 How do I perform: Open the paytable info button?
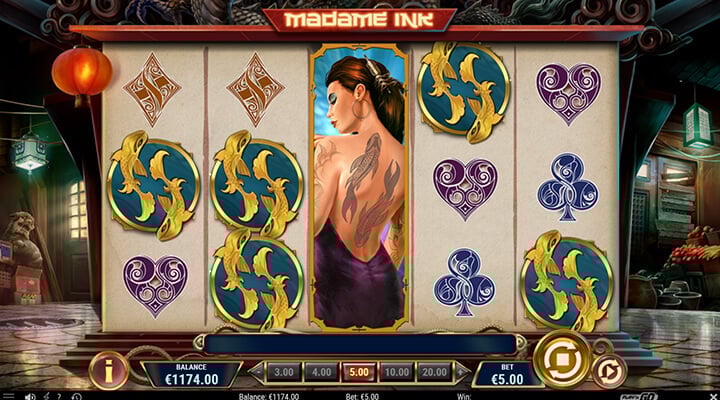click(107, 371)
